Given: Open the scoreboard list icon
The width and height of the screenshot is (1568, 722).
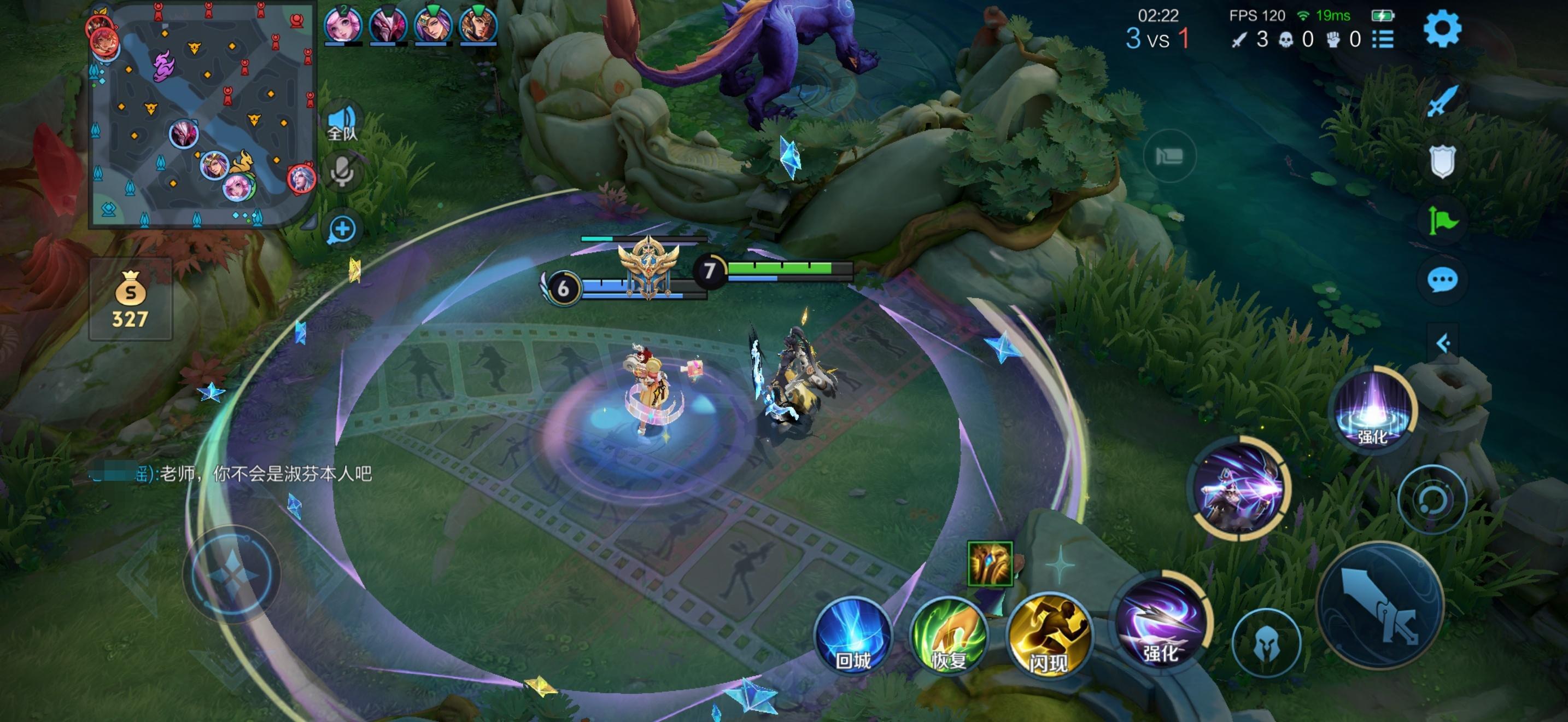Looking at the screenshot, I should 1383,39.
